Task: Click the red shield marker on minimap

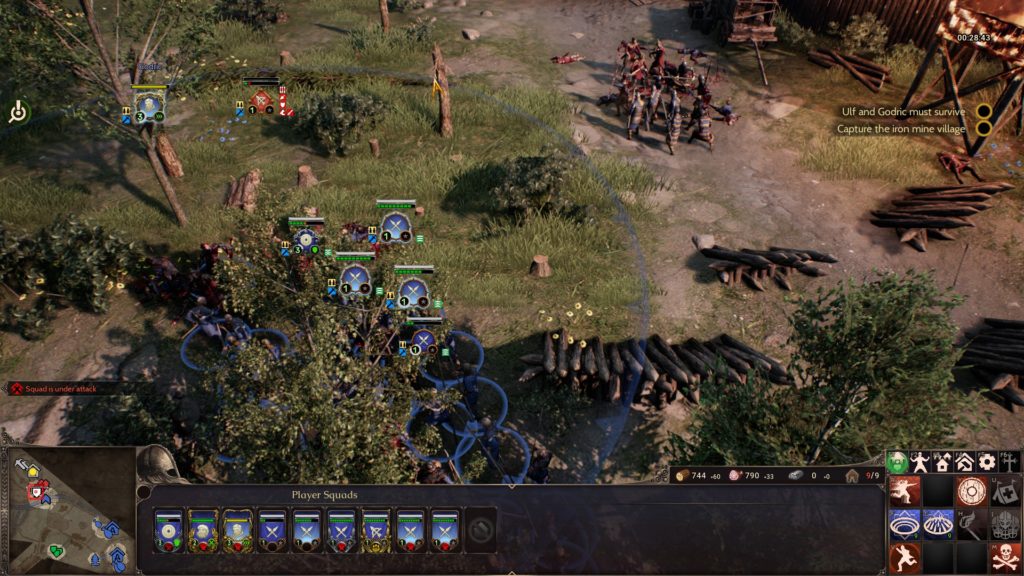Action: pos(38,493)
